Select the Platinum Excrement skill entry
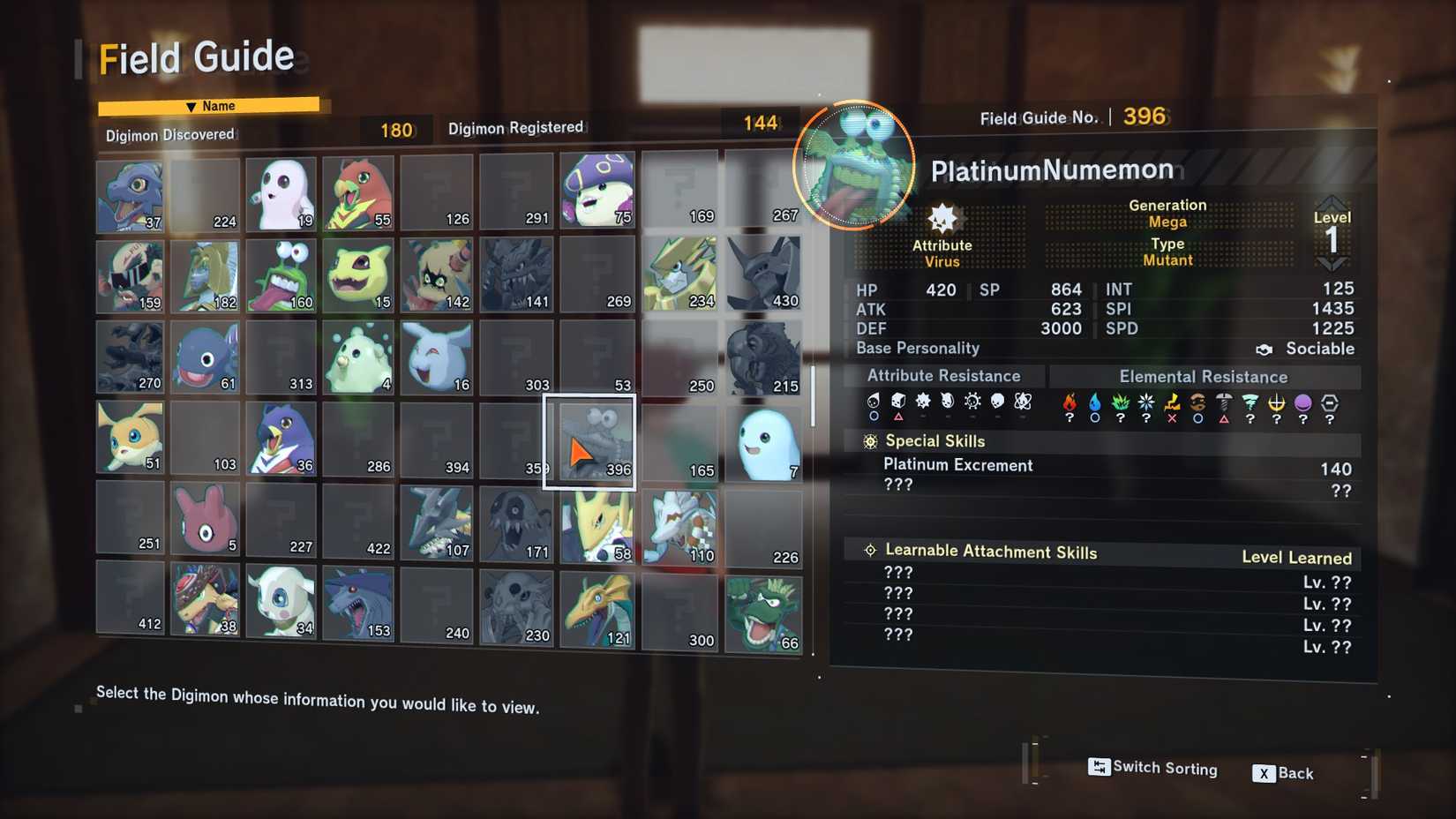 tap(959, 465)
